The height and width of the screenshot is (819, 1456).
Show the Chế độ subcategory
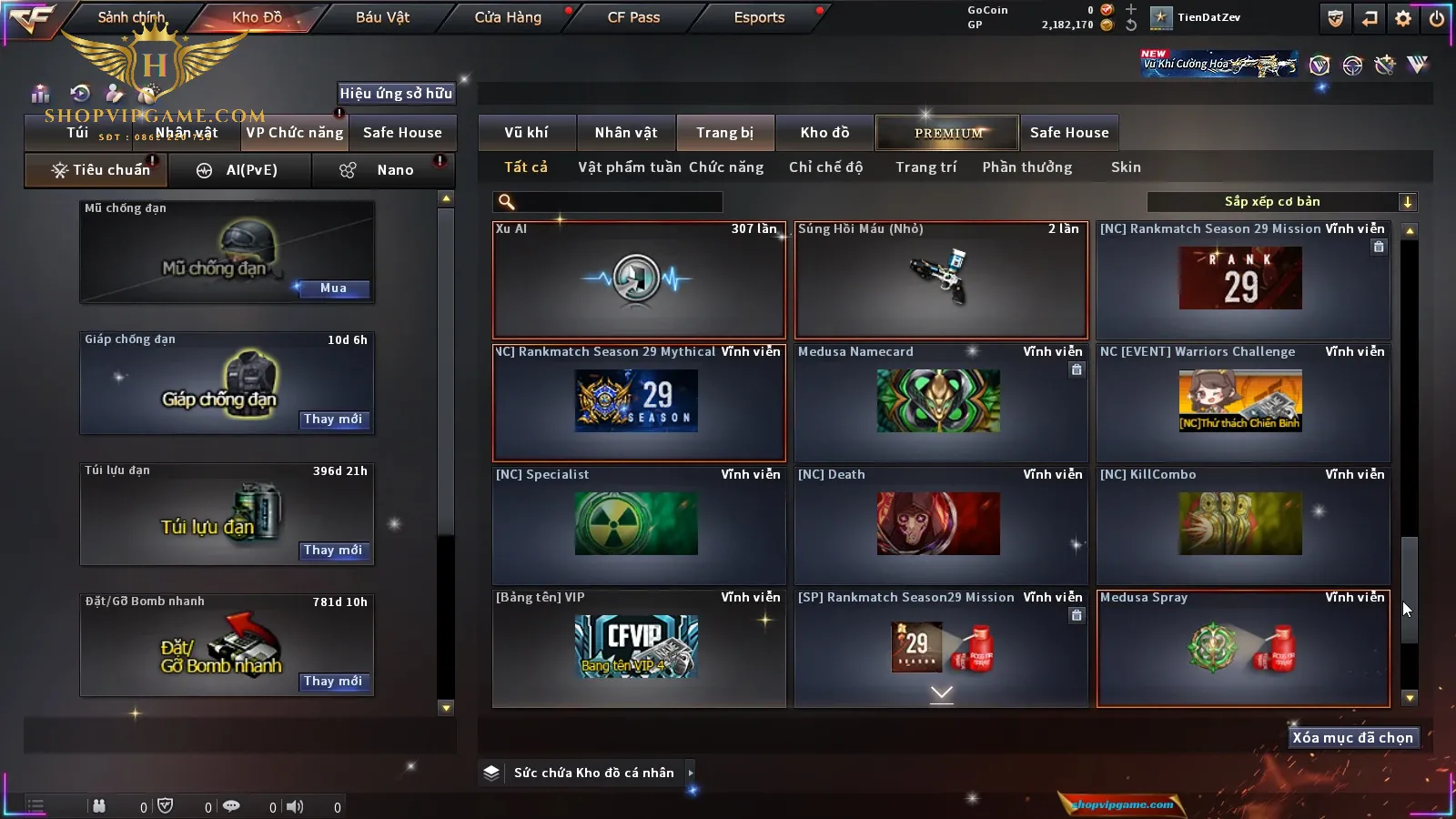[825, 167]
